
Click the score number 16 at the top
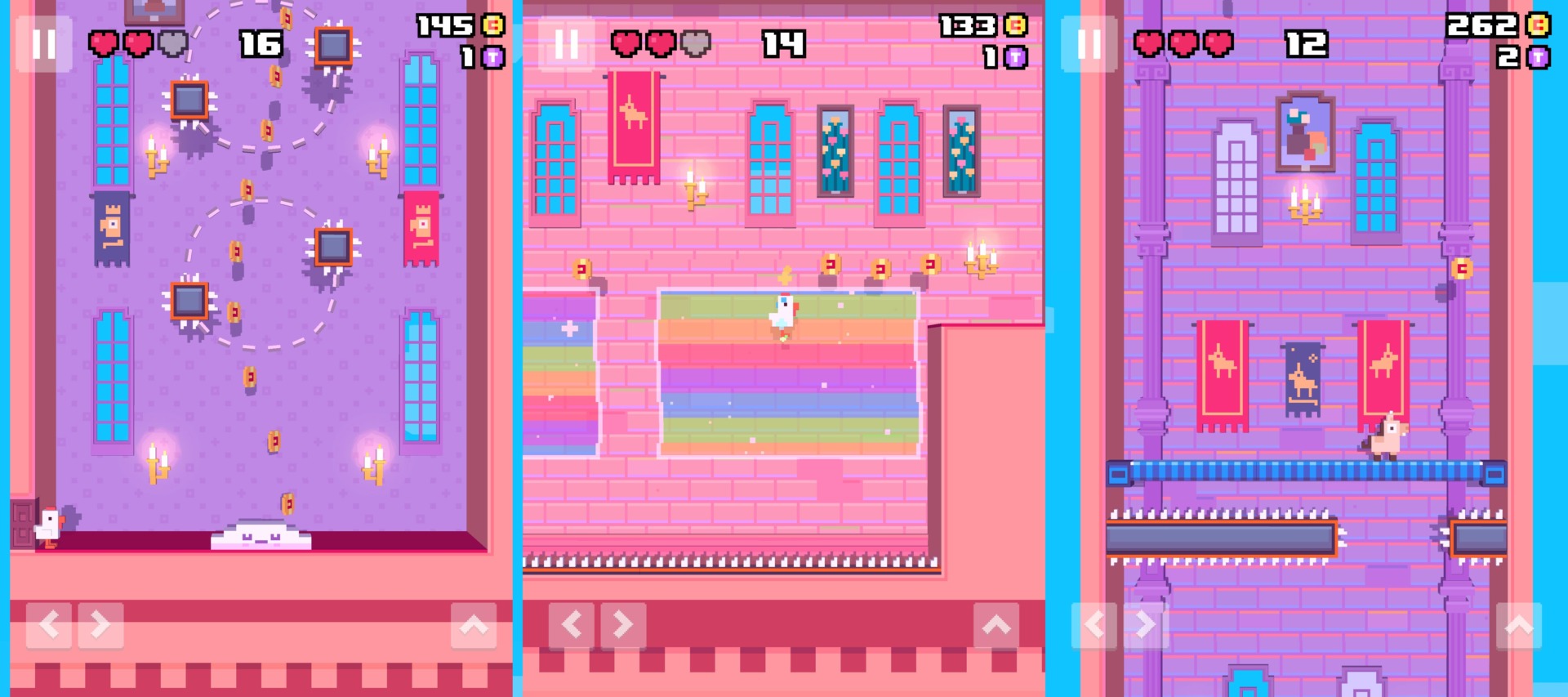[x=260, y=45]
